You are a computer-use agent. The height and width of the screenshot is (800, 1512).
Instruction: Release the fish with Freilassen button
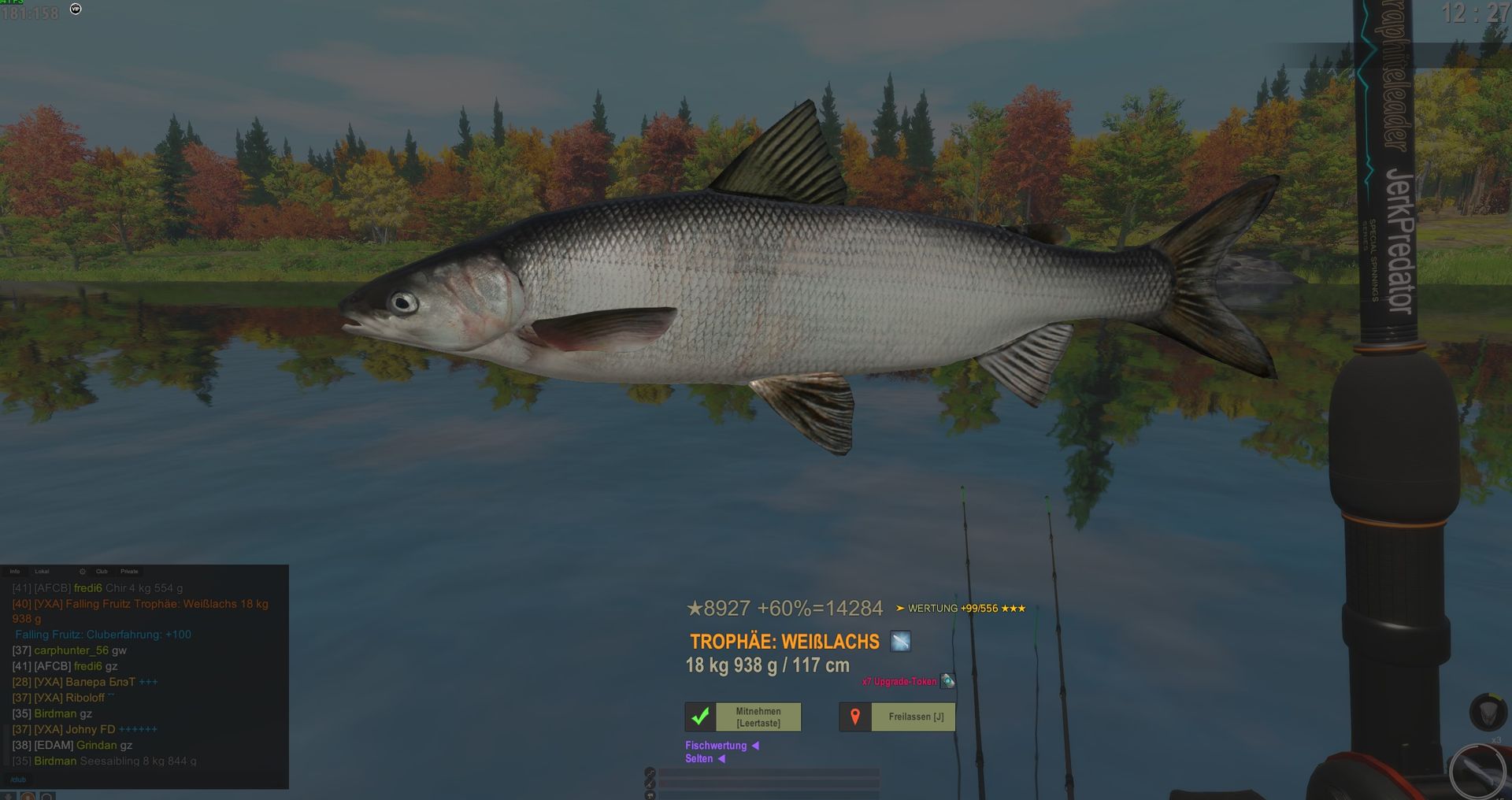tap(897, 717)
